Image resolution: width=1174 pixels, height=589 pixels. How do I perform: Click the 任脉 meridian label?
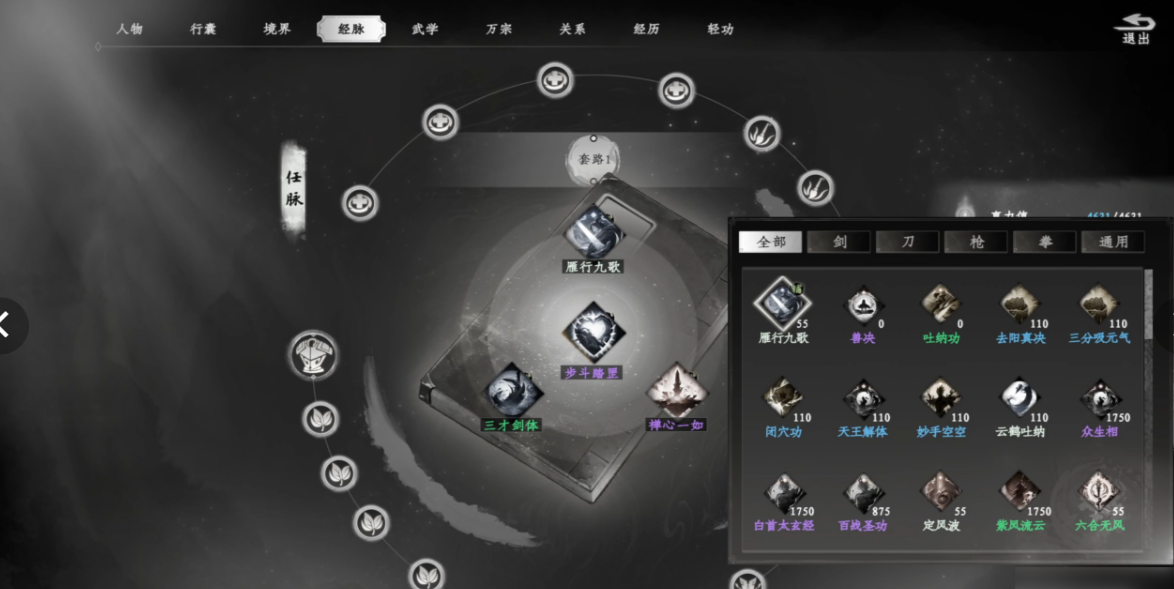coord(294,188)
